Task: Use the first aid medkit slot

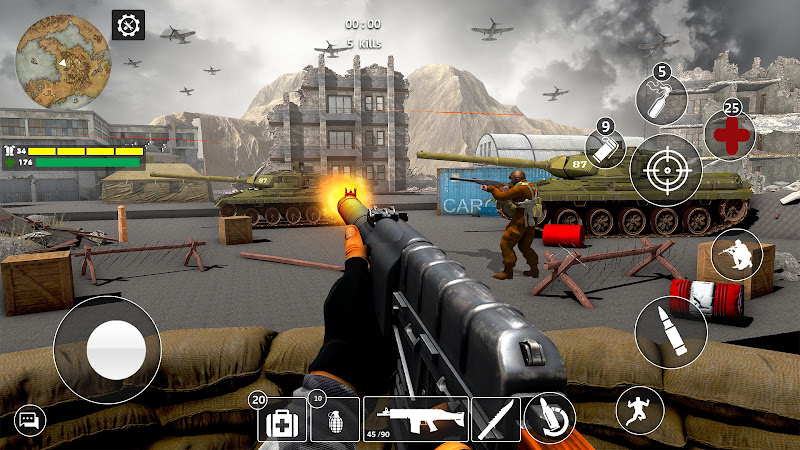Action: click(282, 419)
